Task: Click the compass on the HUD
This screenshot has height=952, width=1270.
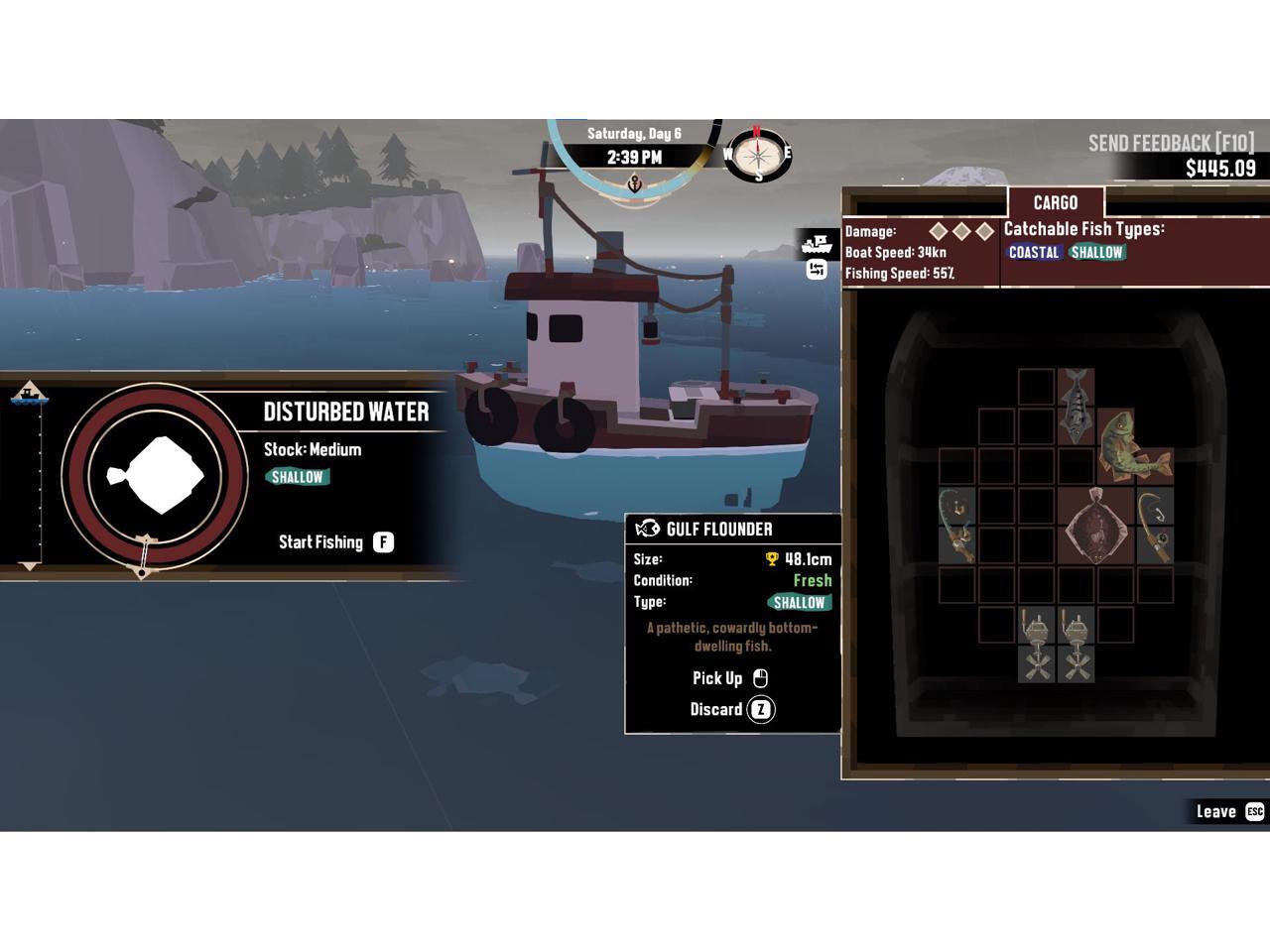Action: [x=758, y=154]
